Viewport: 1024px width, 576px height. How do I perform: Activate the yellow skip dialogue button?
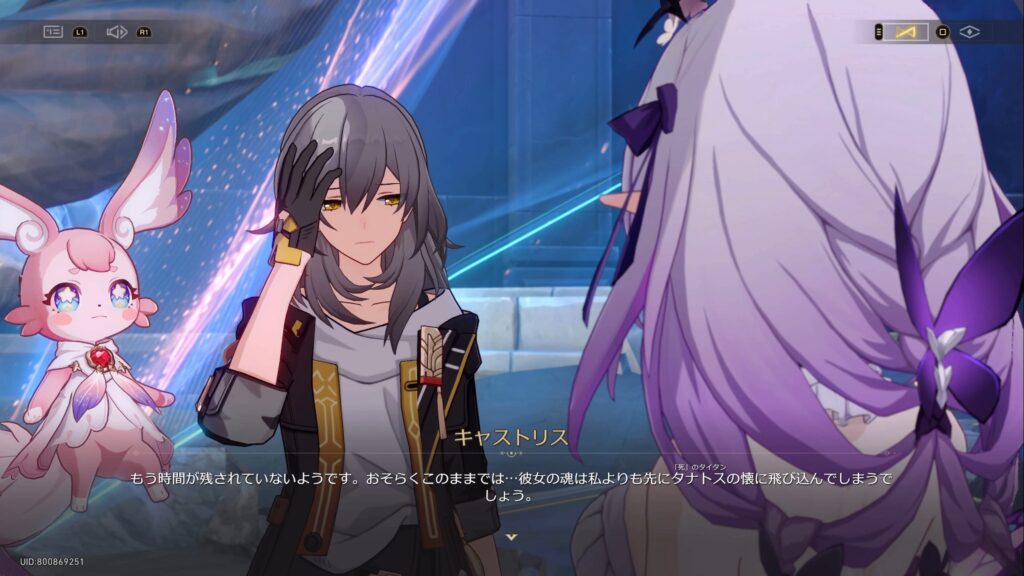906,32
